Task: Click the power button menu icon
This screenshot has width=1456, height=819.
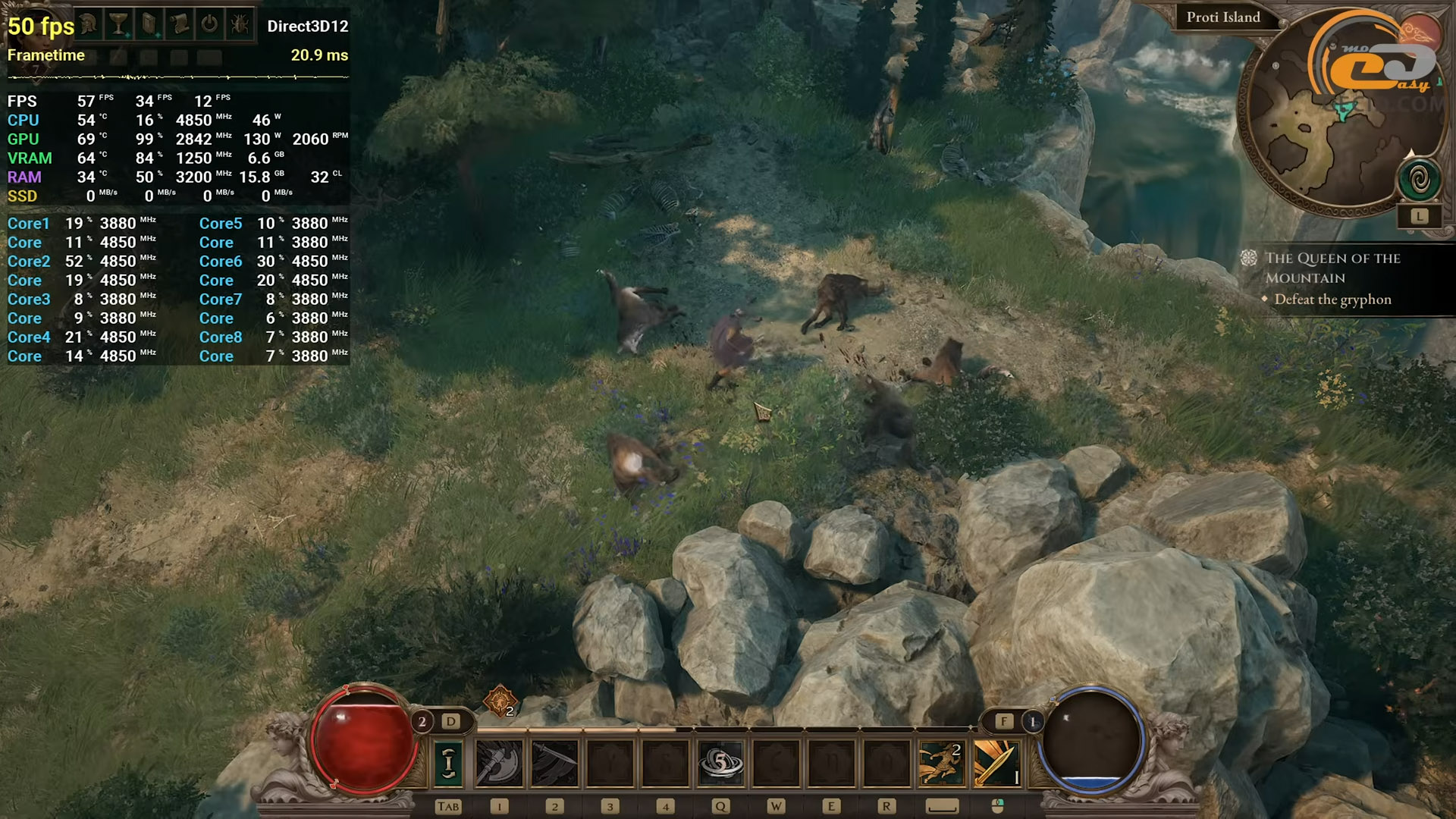Action: [x=209, y=24]
